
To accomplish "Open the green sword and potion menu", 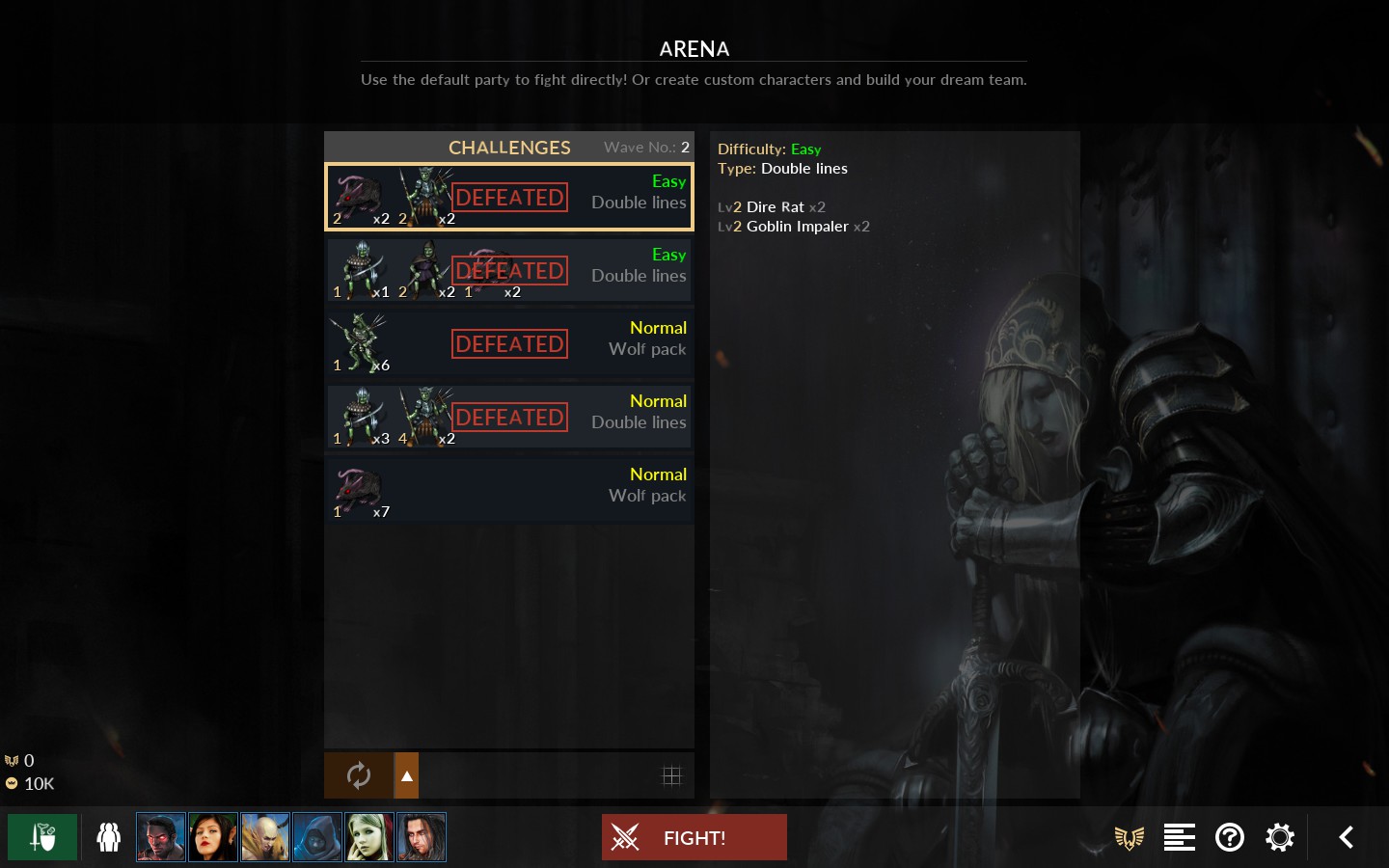I will click(x=42, y=837).
